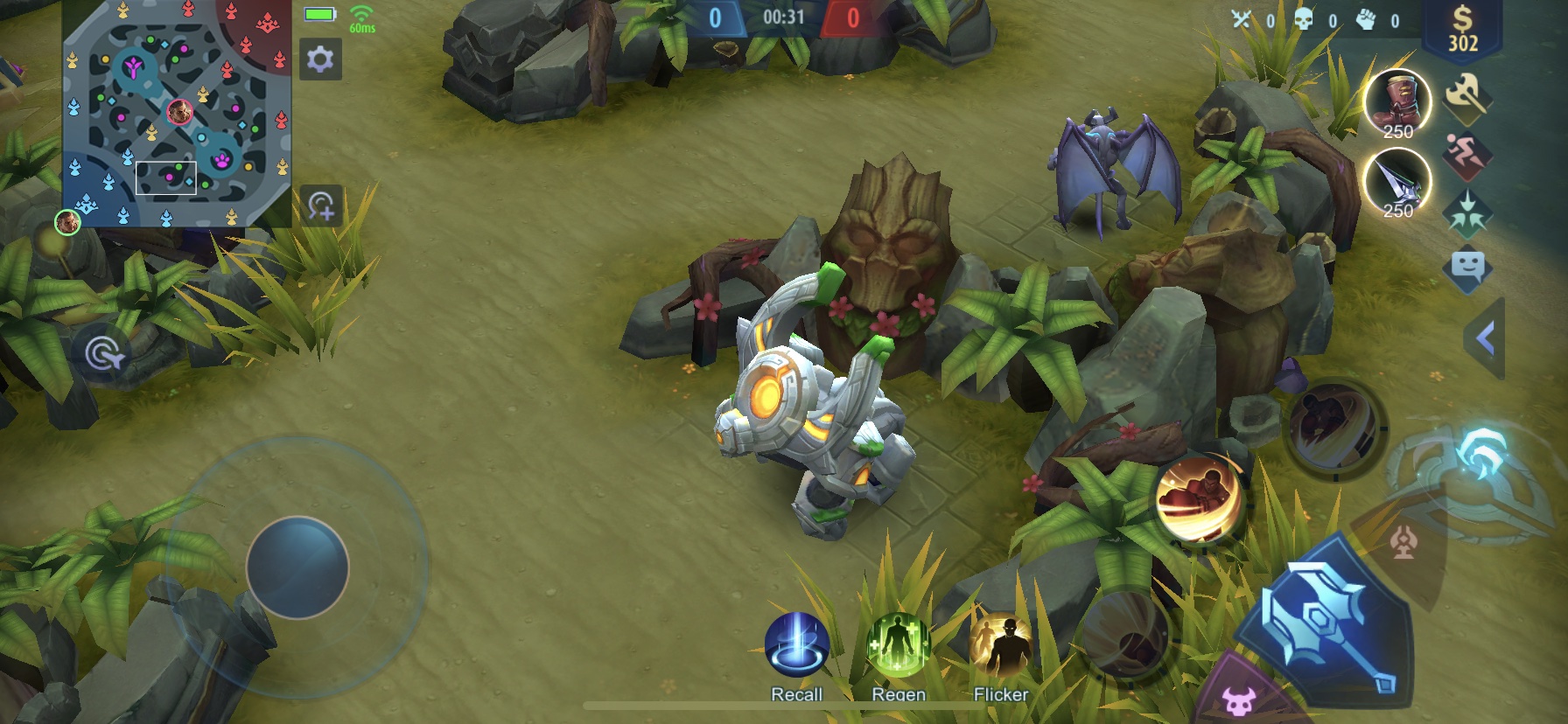Activate the glowing orange punch skill
1568x724 pixels.
tap(1198, 499)
